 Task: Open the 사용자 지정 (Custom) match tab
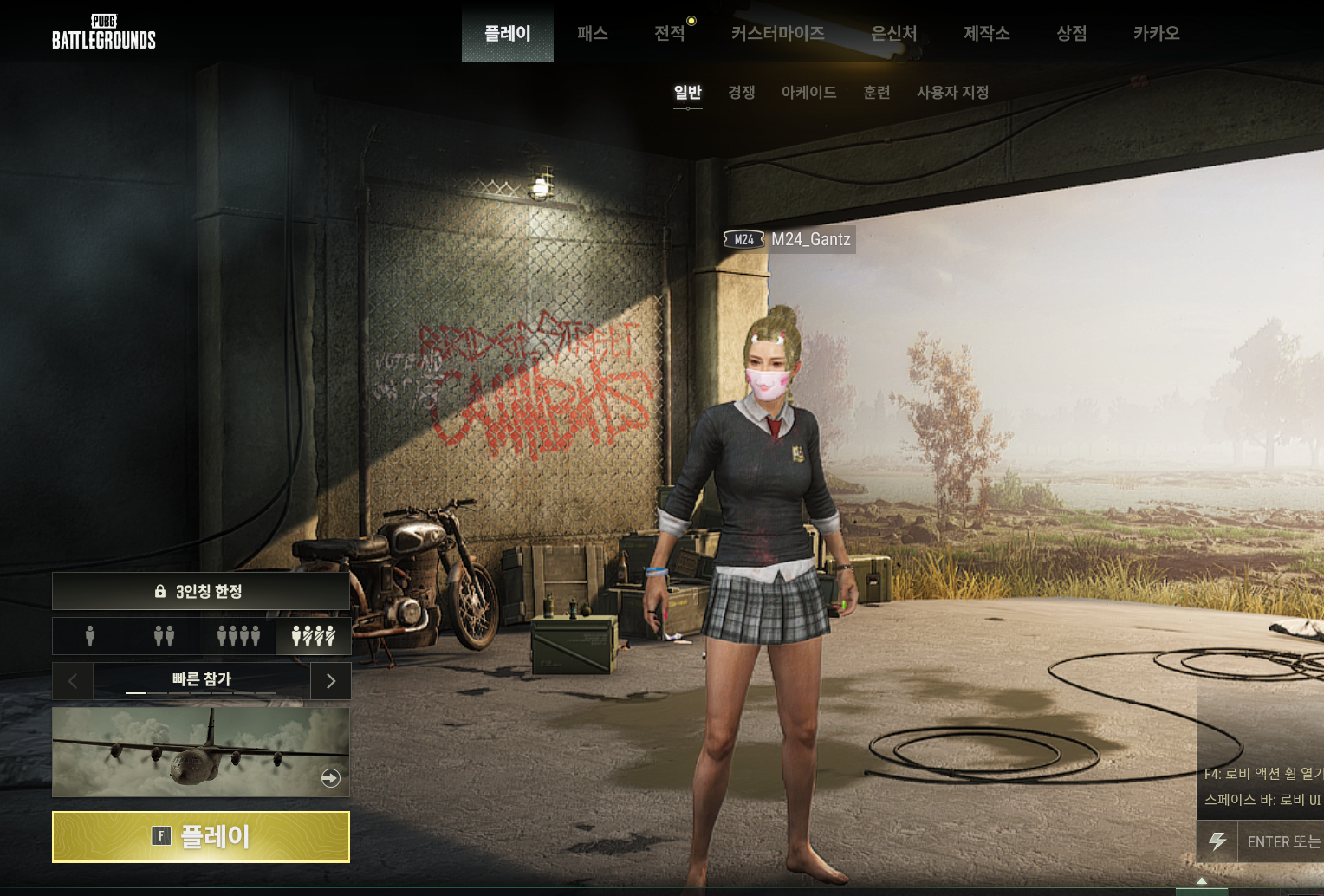952,92
